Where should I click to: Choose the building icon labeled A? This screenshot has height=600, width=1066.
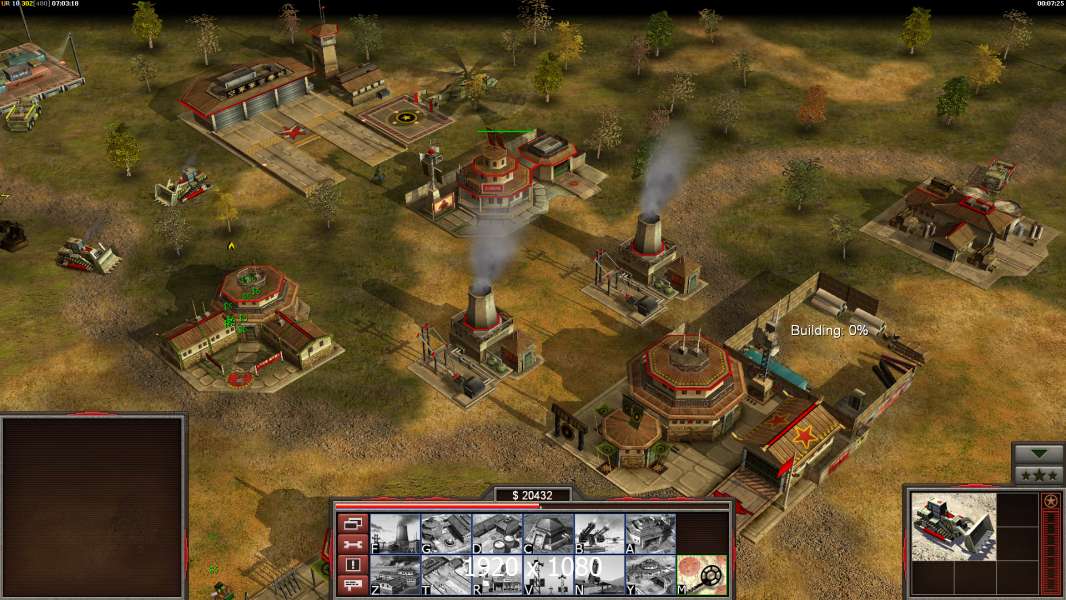(x=650, y=534)
